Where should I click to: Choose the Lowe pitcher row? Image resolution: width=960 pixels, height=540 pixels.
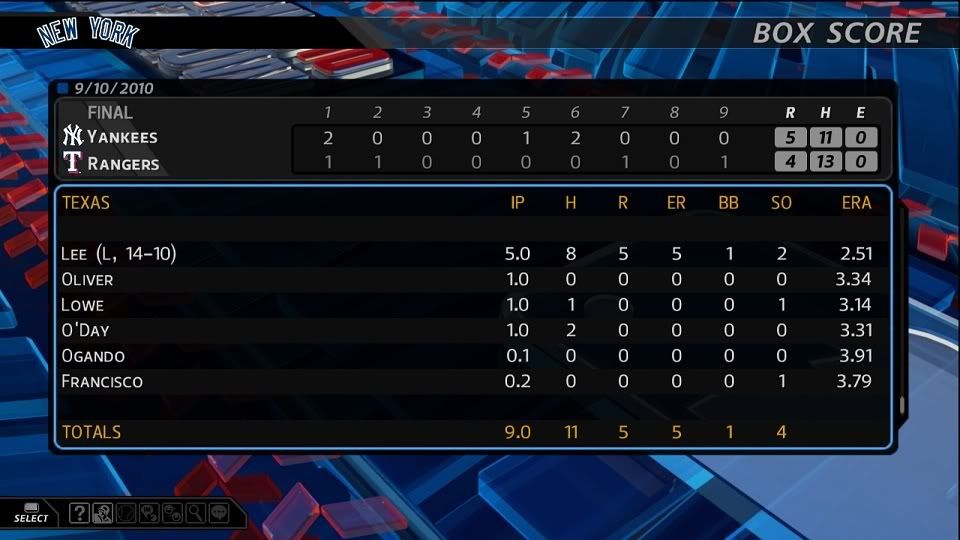(x=470, y=305)
